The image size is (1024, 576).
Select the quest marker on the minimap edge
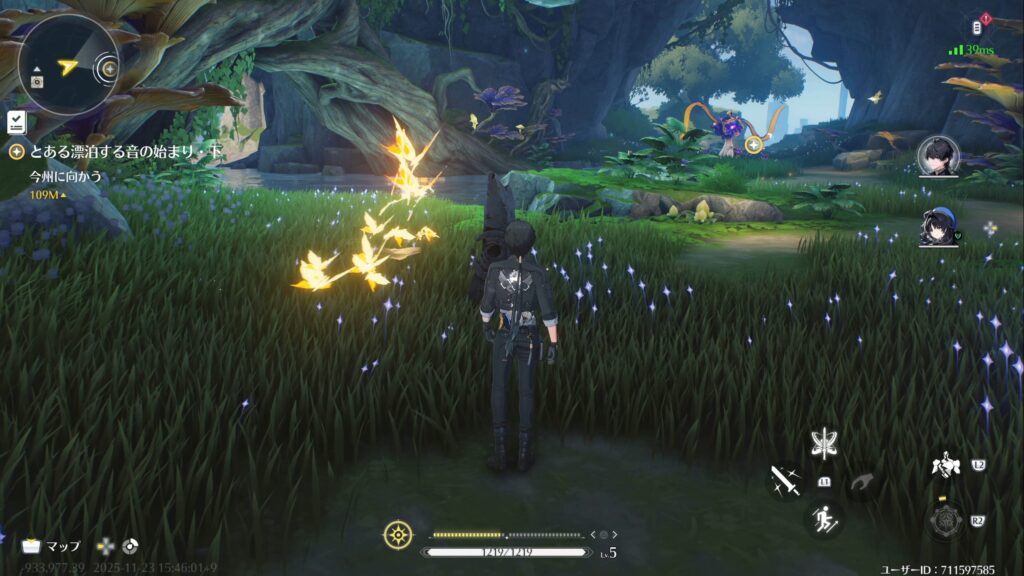pyautogui.click(x=109, y=70)
